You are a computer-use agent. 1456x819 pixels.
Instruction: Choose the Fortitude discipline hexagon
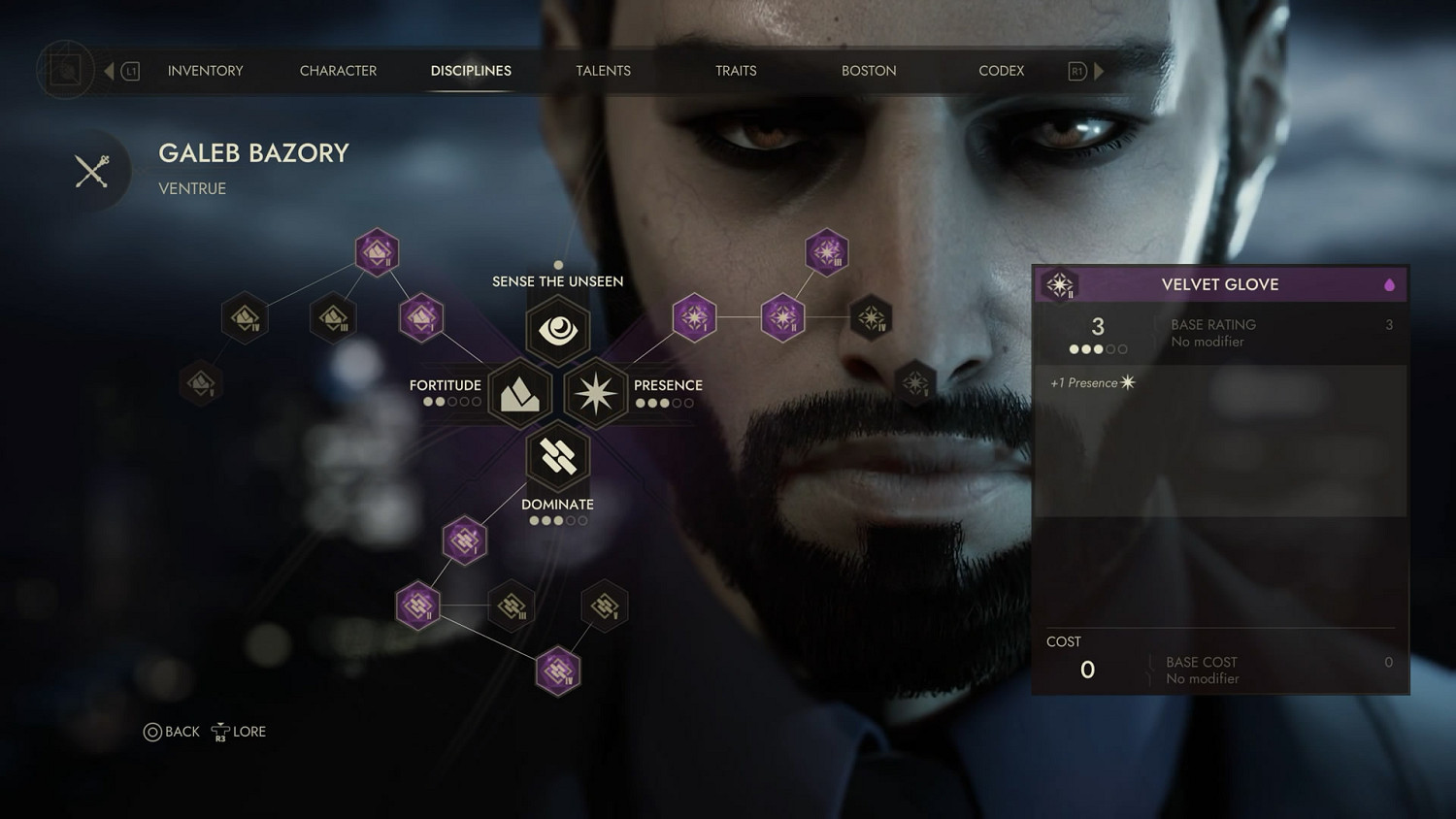pos(520,393)
